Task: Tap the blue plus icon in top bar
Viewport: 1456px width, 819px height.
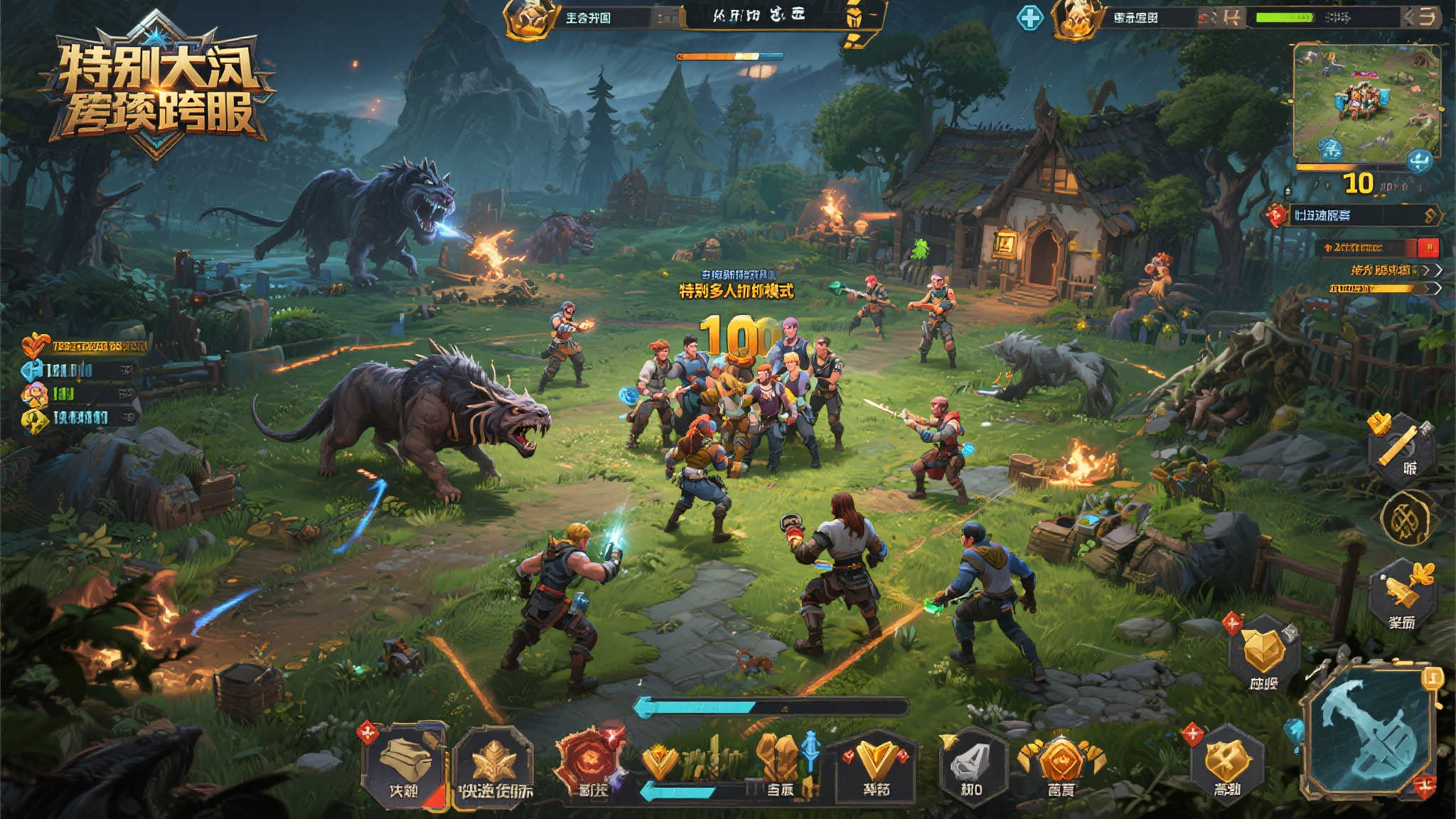Action: [x=1029, y=17]
